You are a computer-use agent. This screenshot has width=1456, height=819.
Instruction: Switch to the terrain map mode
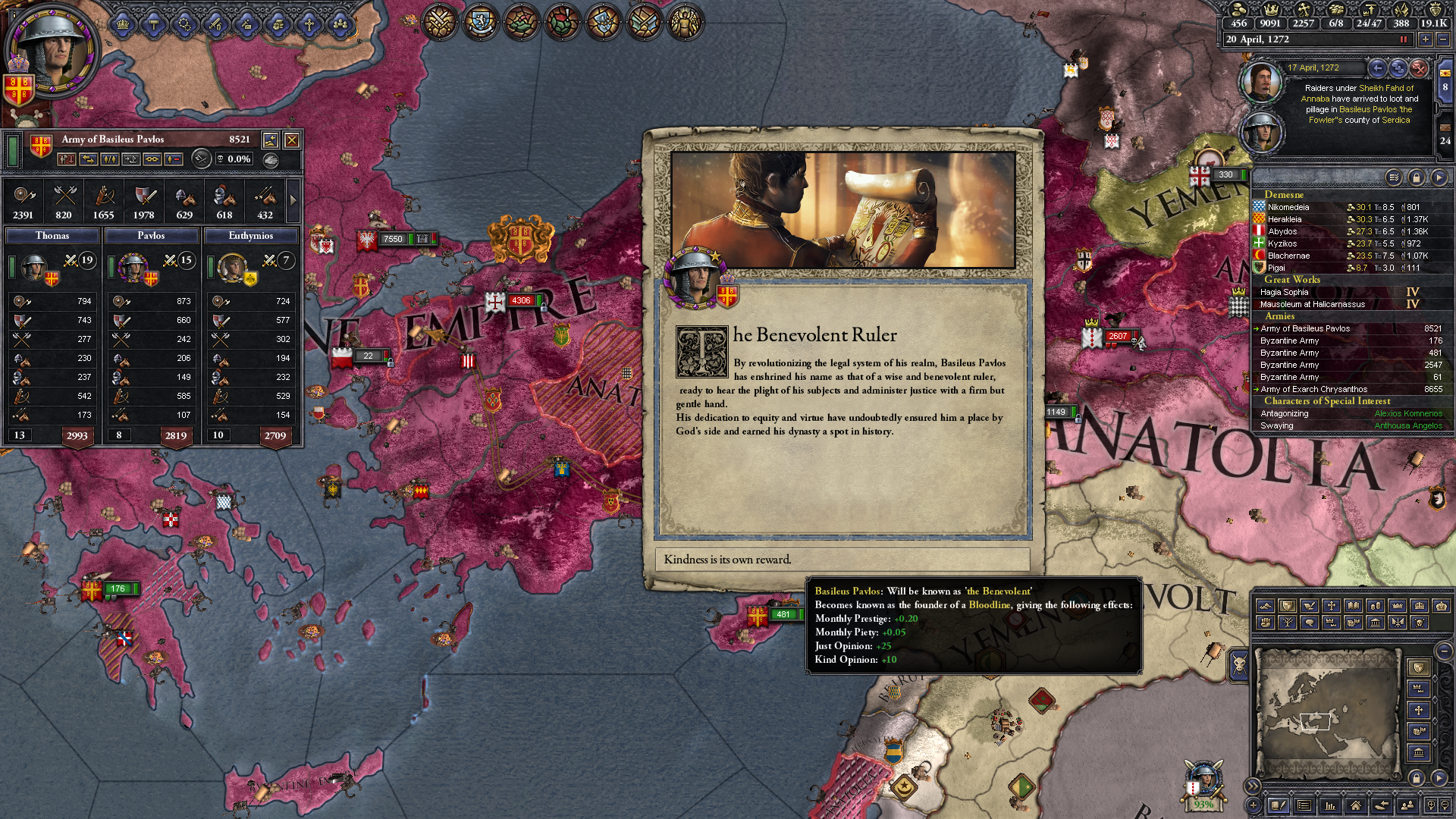click(x=1265, y=606)
